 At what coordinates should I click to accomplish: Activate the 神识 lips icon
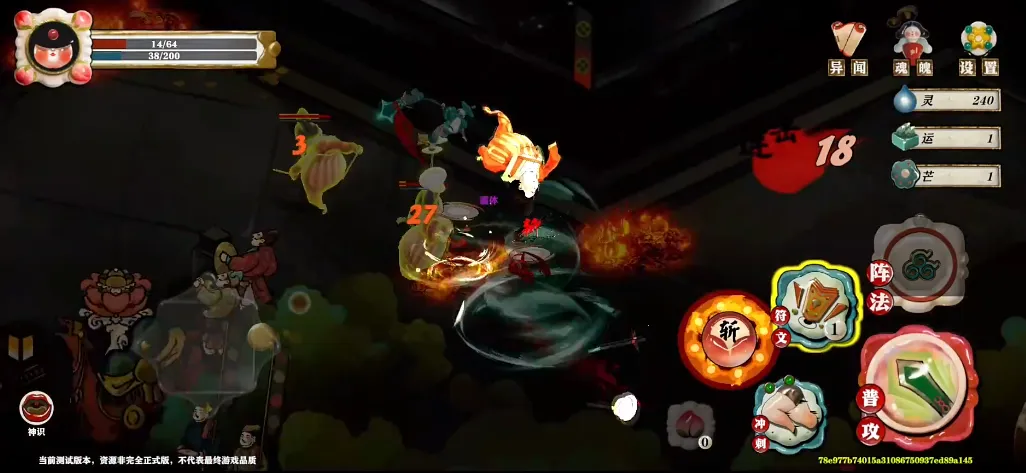[x=36, y=409]
